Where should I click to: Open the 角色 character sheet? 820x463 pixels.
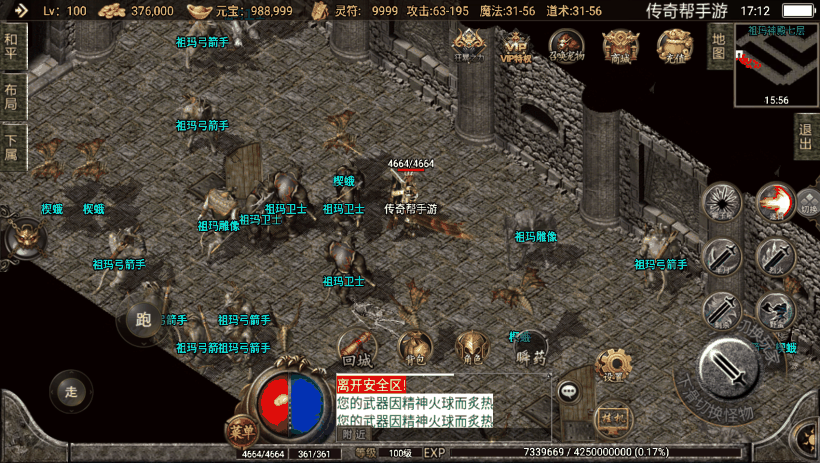tap(469, 347)
